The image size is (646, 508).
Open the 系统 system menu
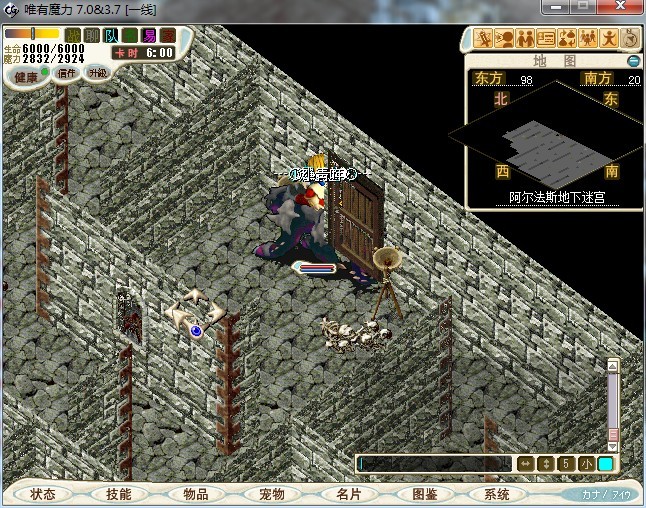pyautogui.click(x=497, y=494)
